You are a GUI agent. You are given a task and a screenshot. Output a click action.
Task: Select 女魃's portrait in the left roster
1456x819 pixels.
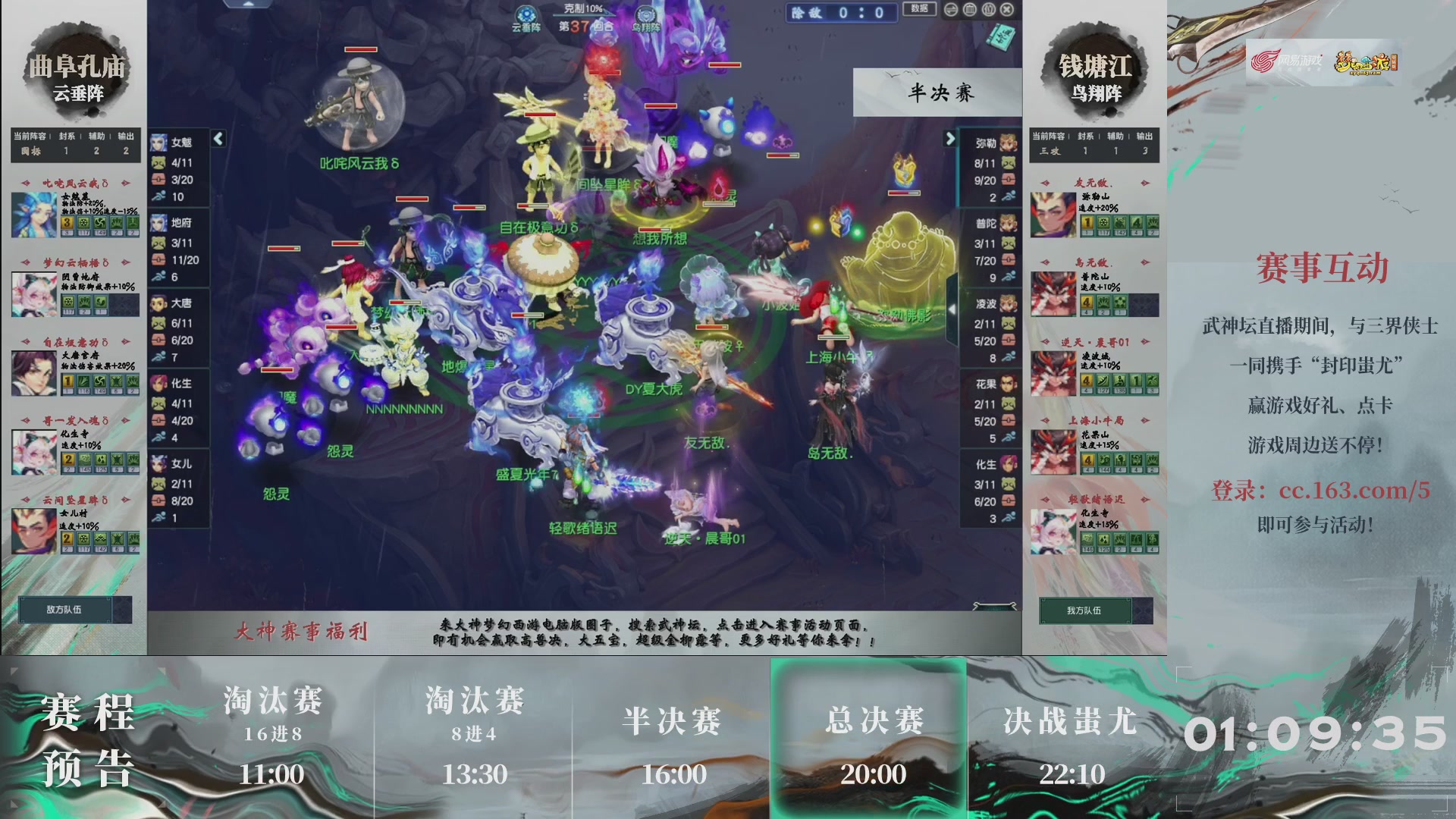pyautogui.click(x=161, y=141)
